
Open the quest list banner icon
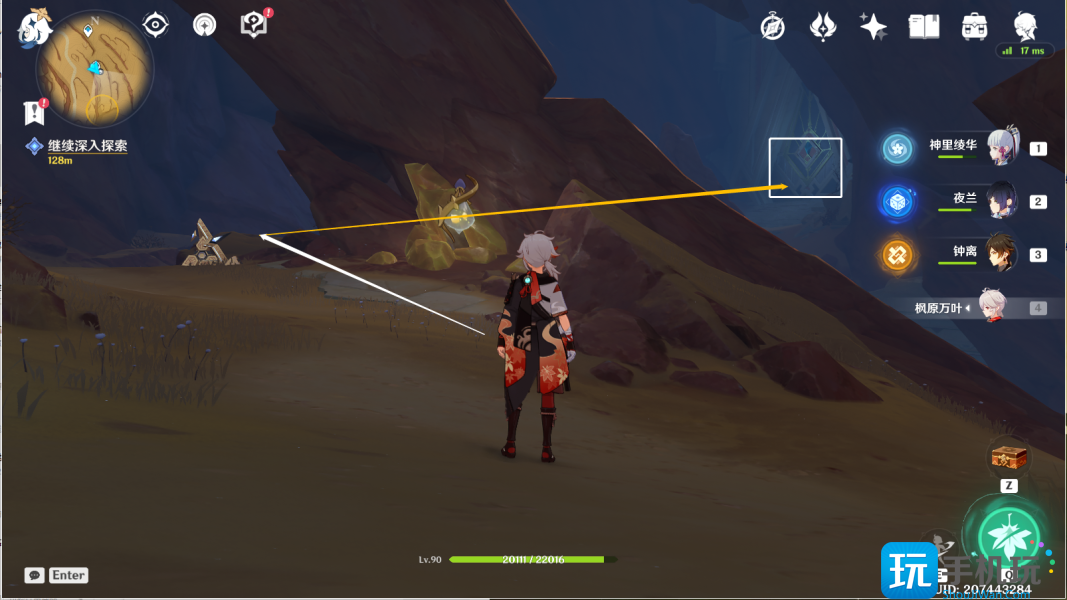(x=35, y=112)
